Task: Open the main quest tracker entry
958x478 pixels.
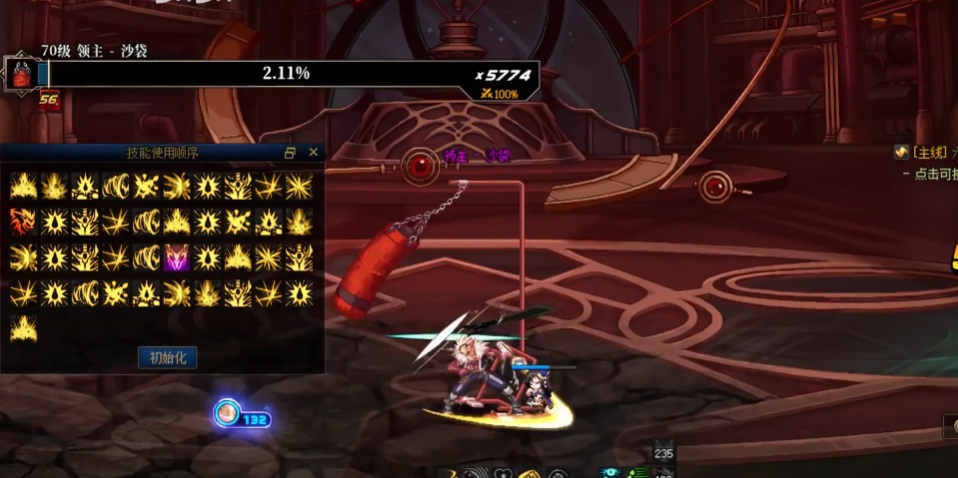Action: pos(925,152)
